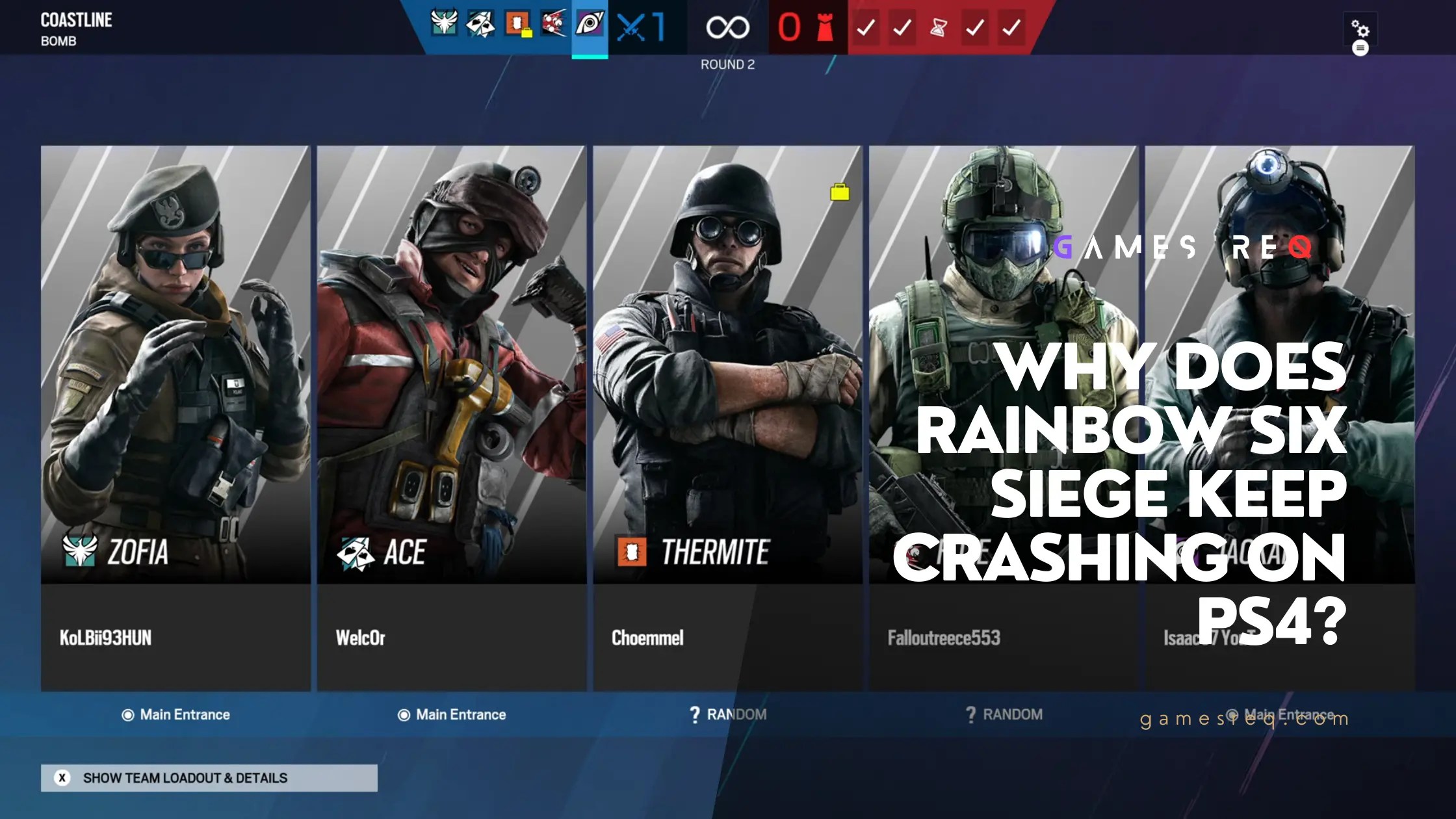The height and width of the screenshot is (819, 1456).
Task: Click the hourglass ready-status indicator on red team
Action: 938,27
